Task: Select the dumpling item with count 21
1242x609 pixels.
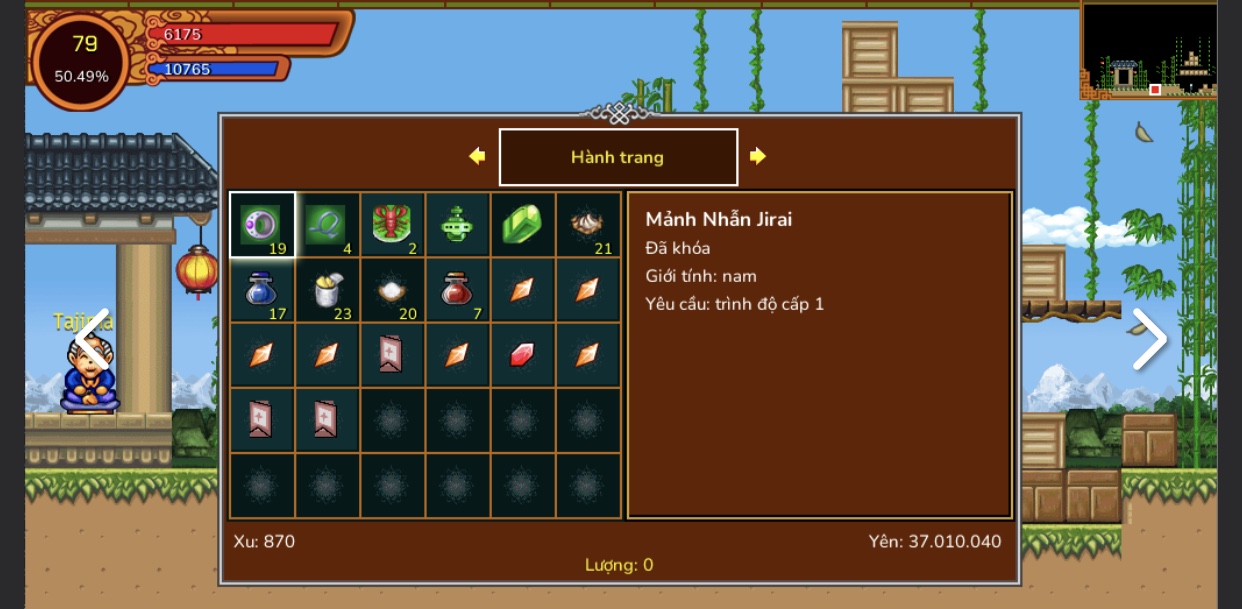Action: [587, 225]
